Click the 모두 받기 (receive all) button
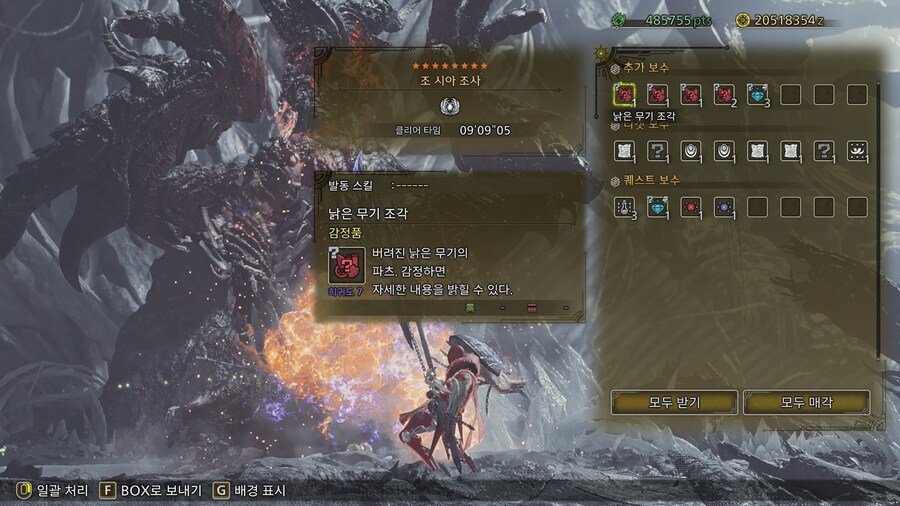Screen dimensions: 900x506 coord(674,402)
